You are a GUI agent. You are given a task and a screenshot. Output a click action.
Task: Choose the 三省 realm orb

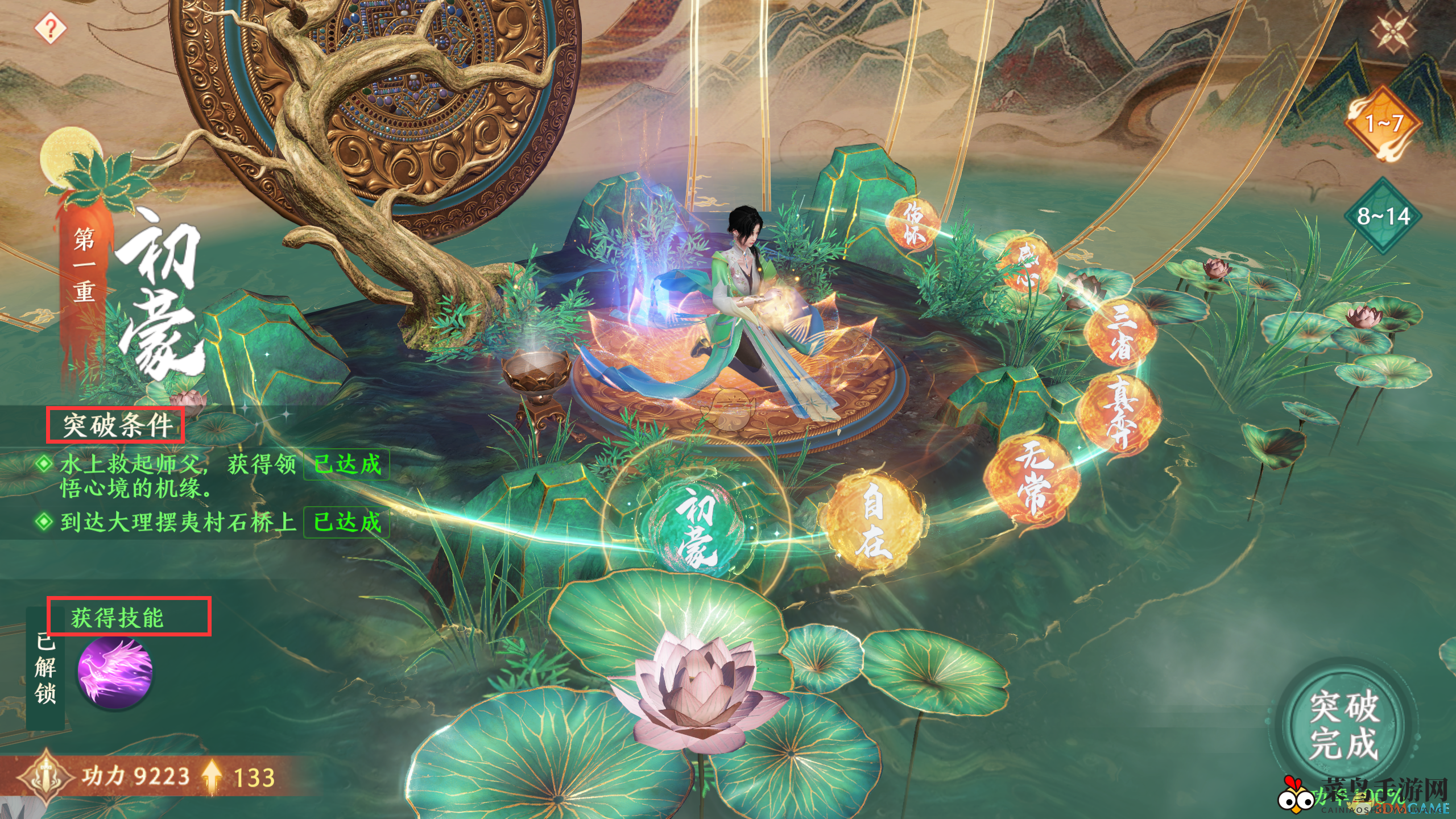1120,333
